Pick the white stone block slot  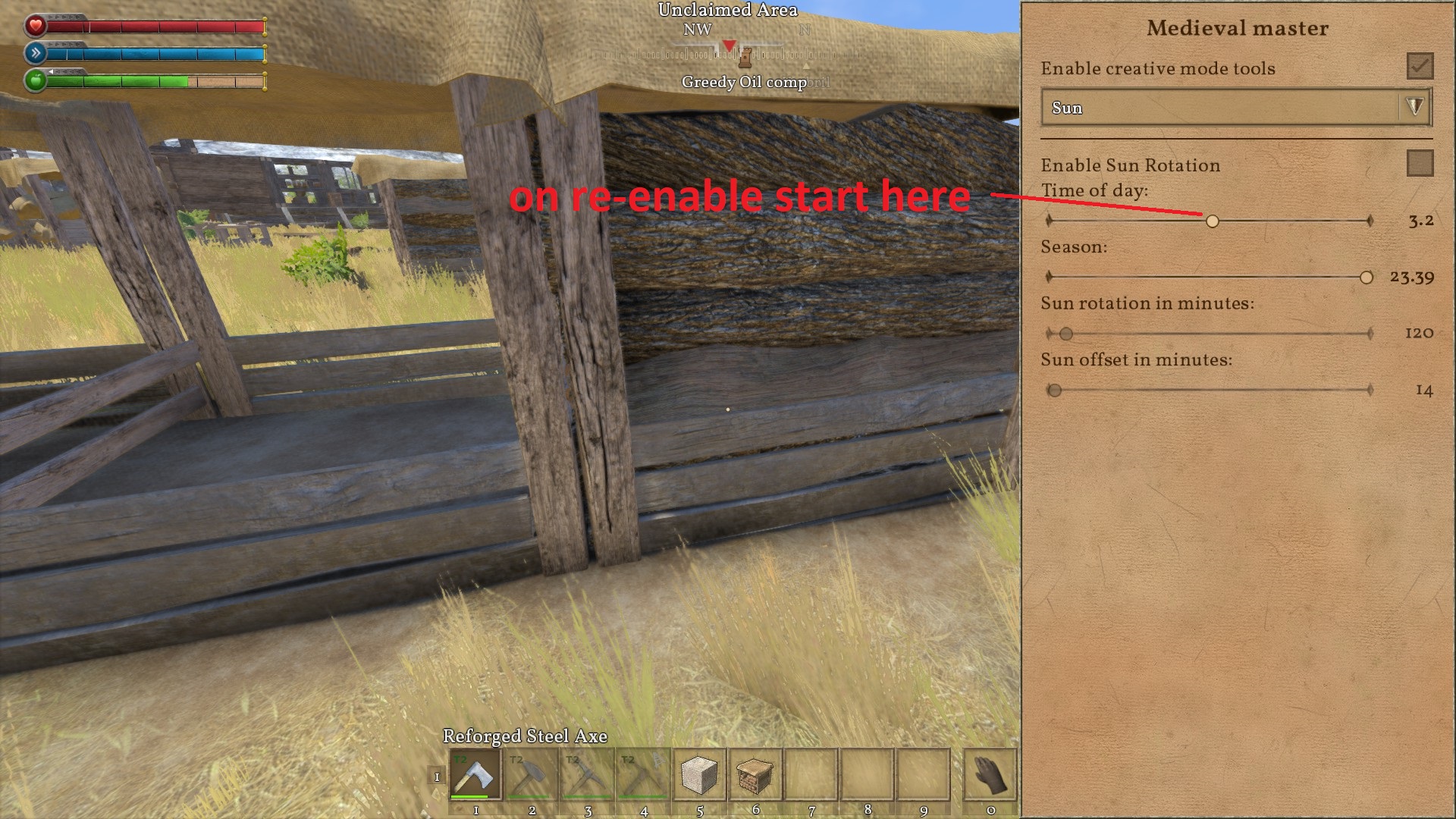click(699, 774)
